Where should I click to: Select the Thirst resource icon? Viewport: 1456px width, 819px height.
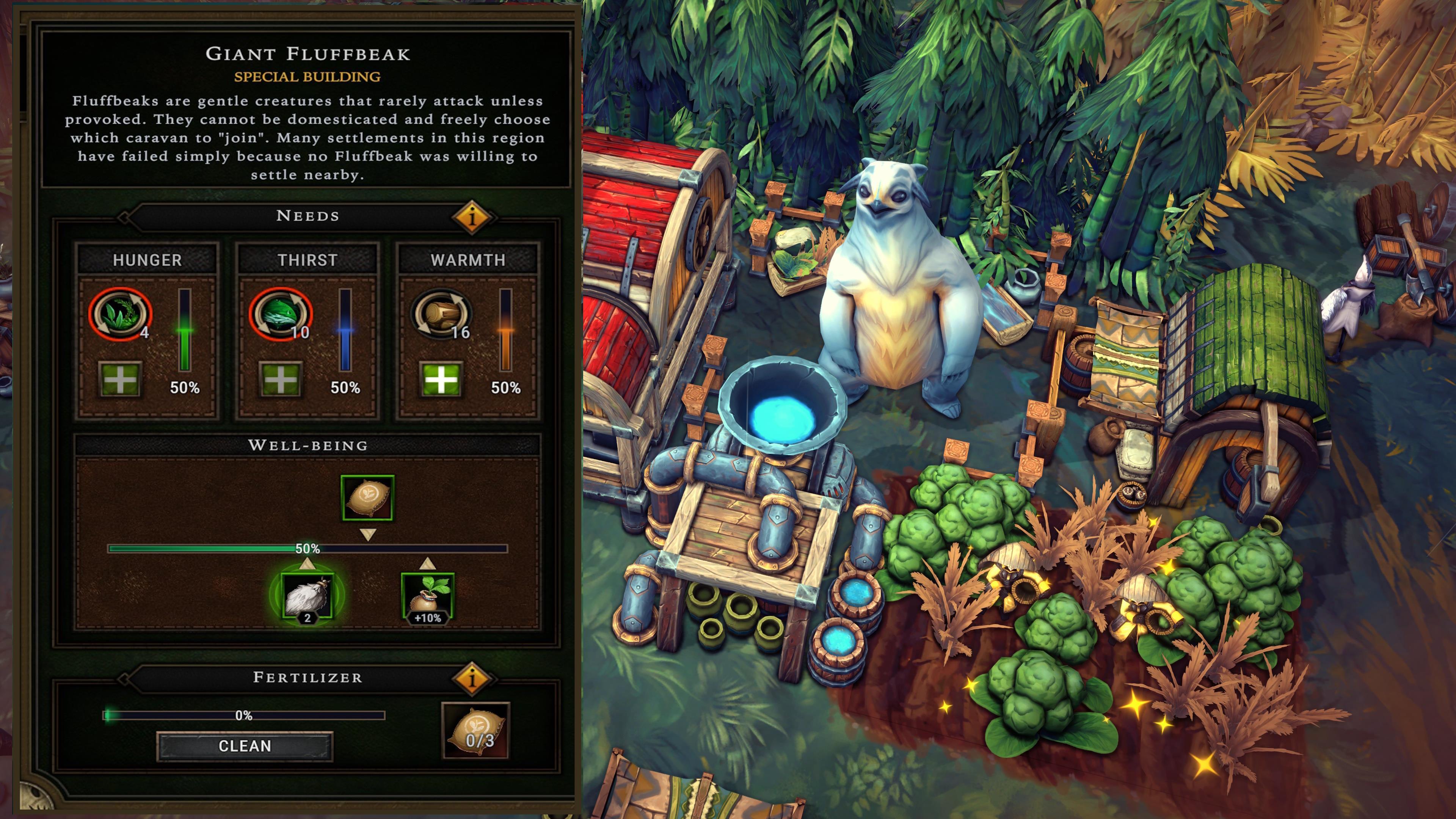(280, 314)
